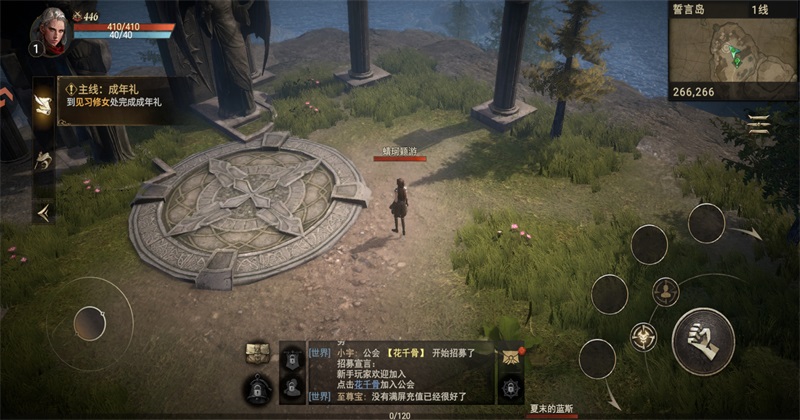The height and width of the screenshot is (420, 800).
Task: Touch the virtual movement joystick
Action: [90, 323]
